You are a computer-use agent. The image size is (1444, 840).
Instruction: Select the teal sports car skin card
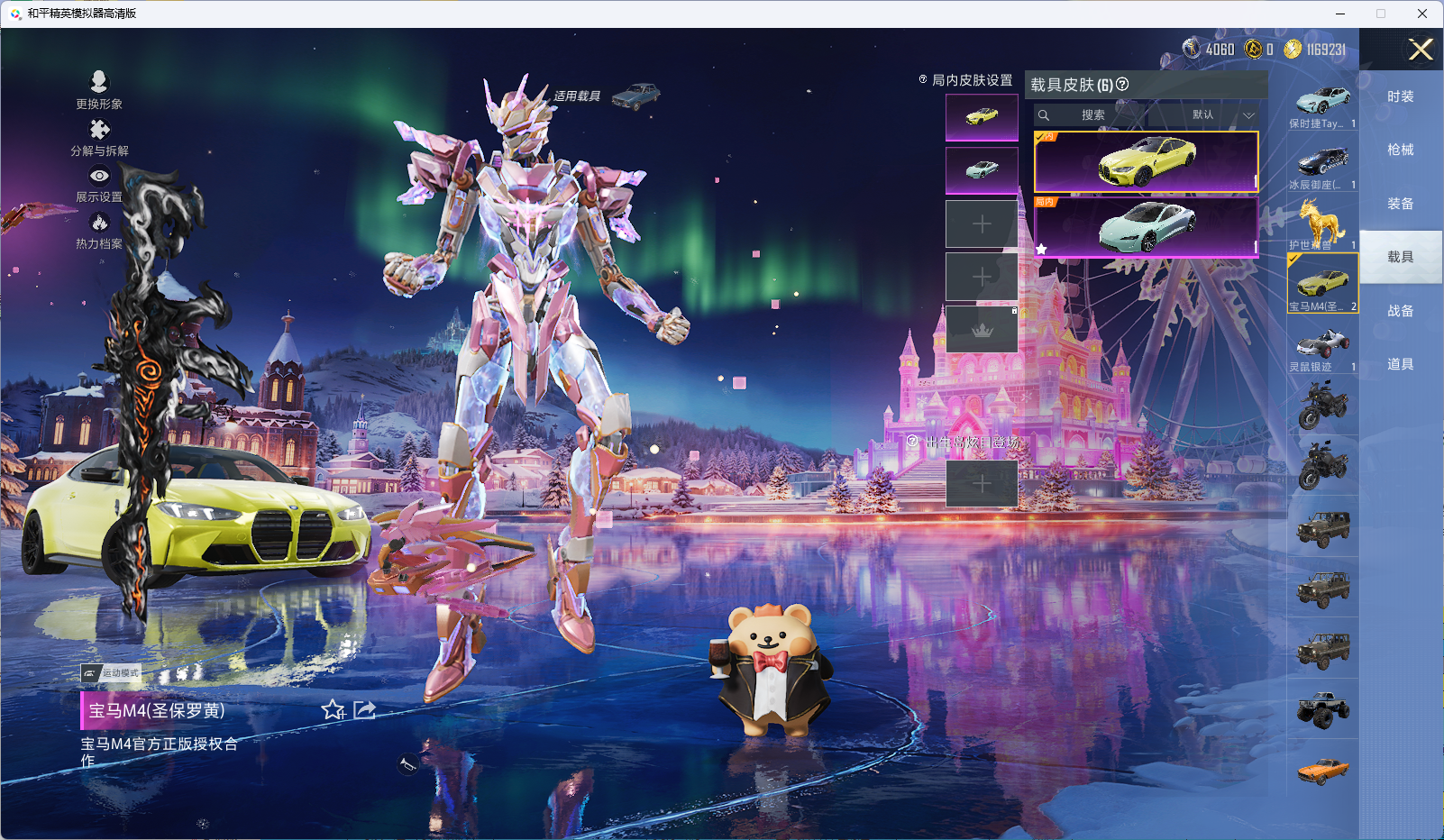(x=1146, y=227)
